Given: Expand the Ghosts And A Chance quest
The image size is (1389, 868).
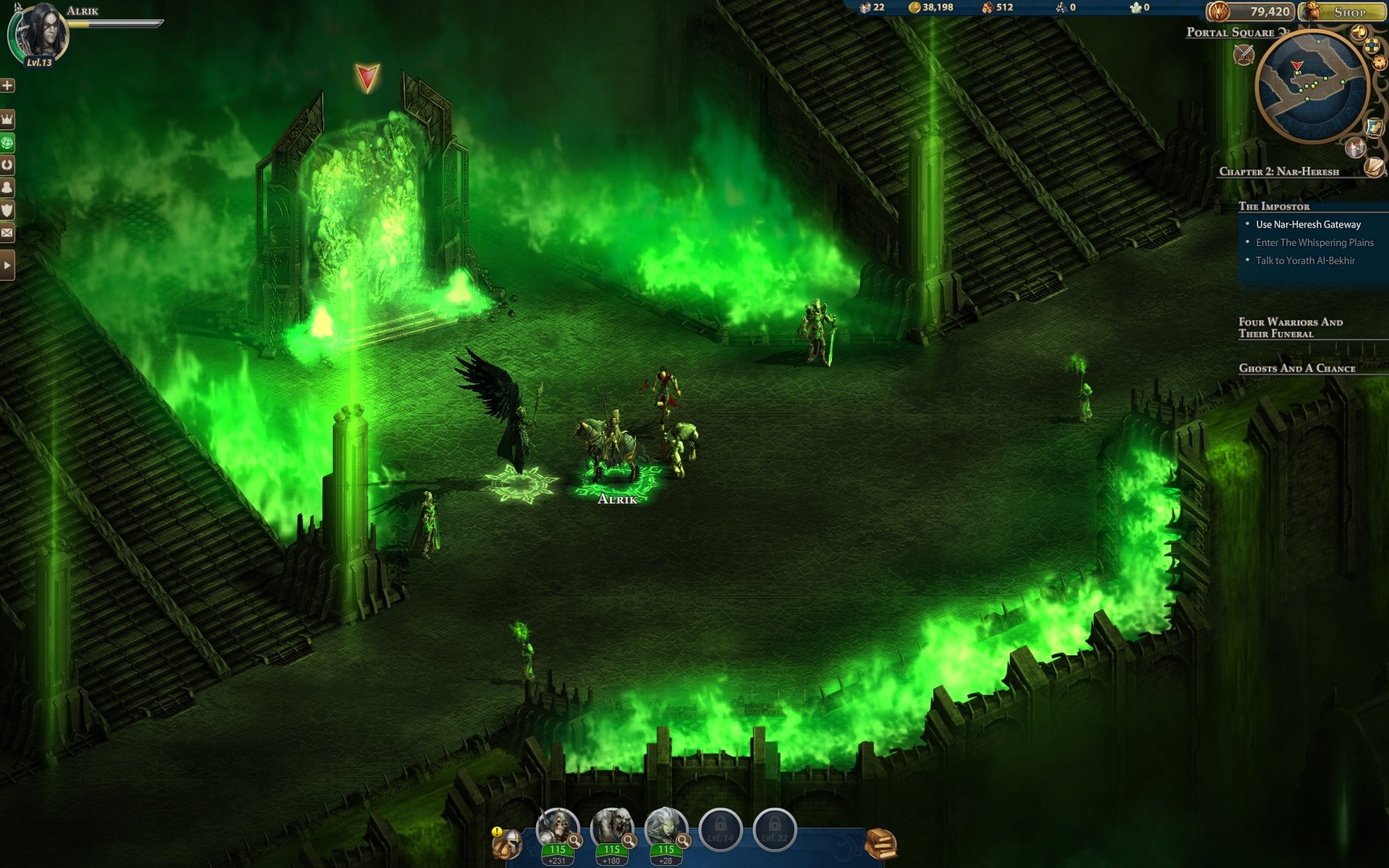Looking at the screenshot, I should click(x=1296, y=368).
